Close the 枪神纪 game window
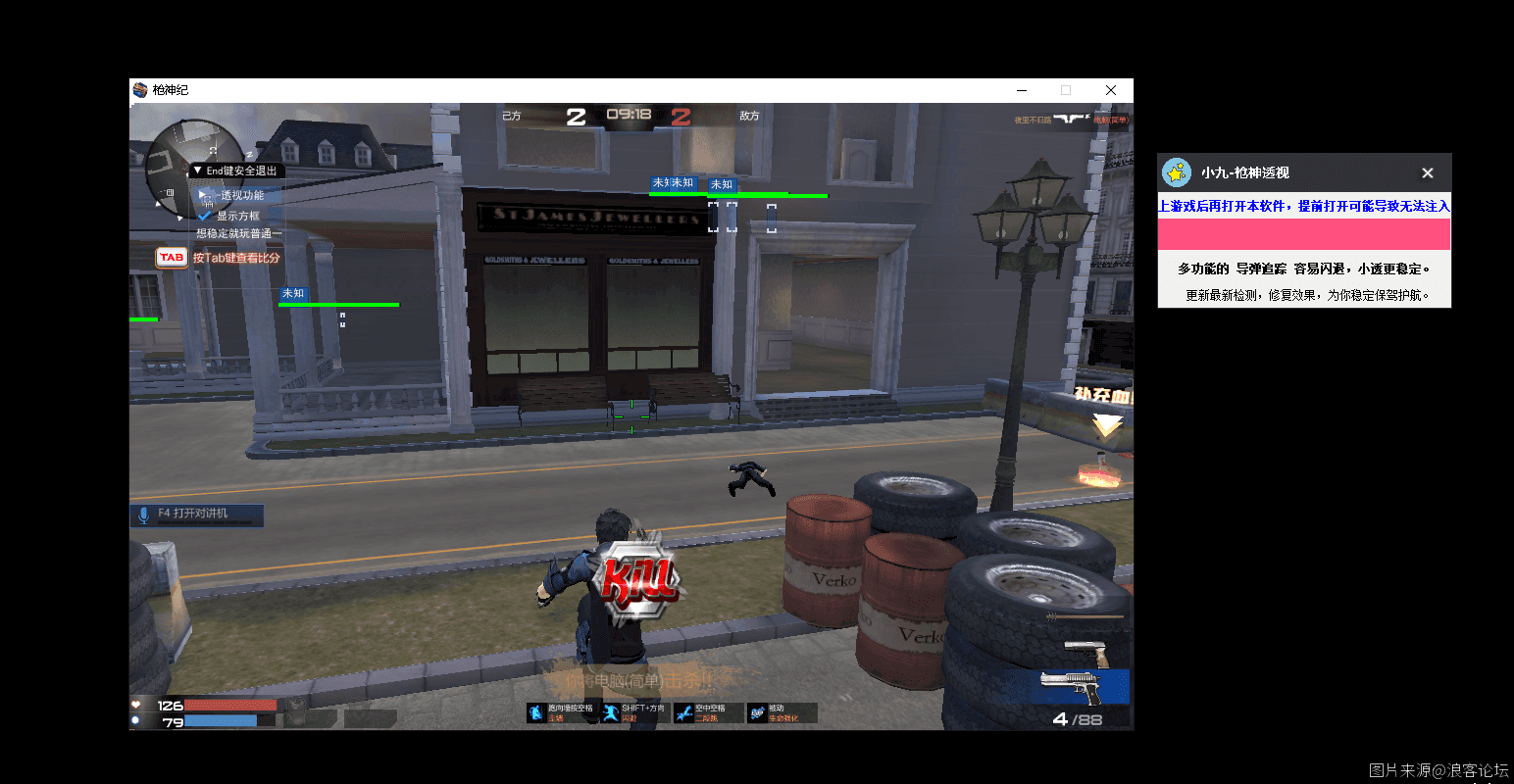 click(x=1111, y=90)
